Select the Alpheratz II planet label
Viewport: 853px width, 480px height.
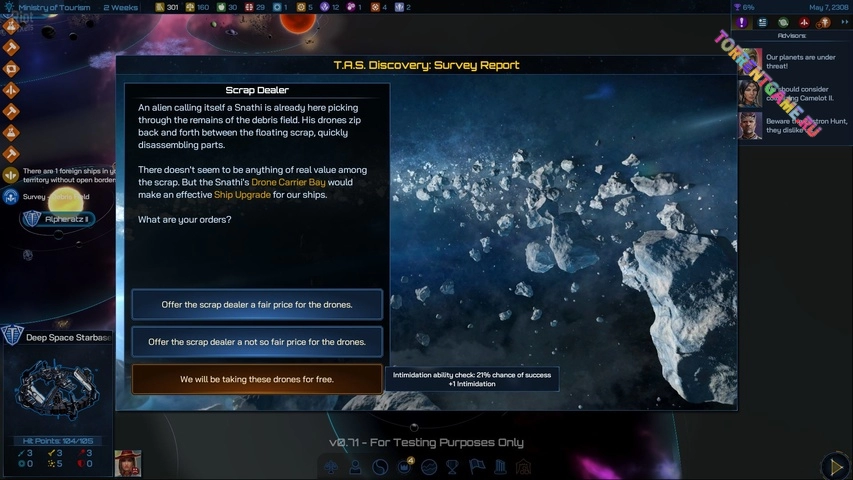tap(60, 219)
